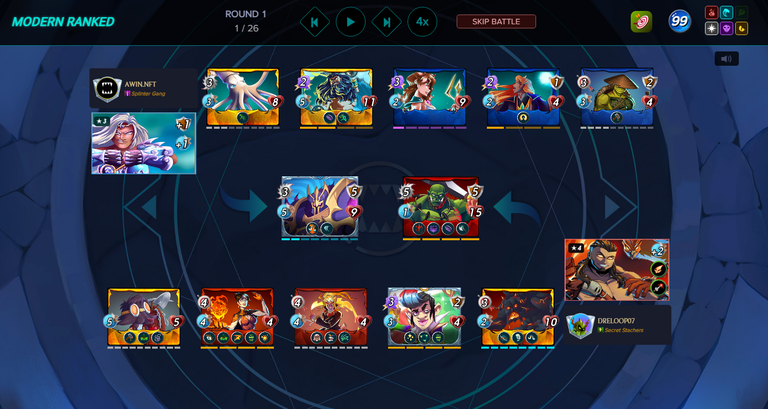Screen dimensions: 768x409
Task: Inspect the green orc tank card
Action: [x=441, y=207]
